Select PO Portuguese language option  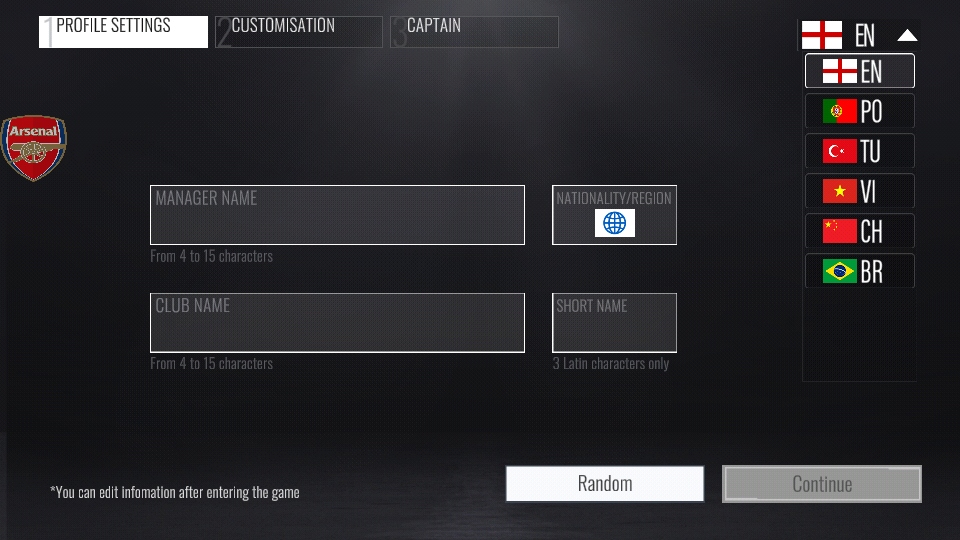[859, 111]
